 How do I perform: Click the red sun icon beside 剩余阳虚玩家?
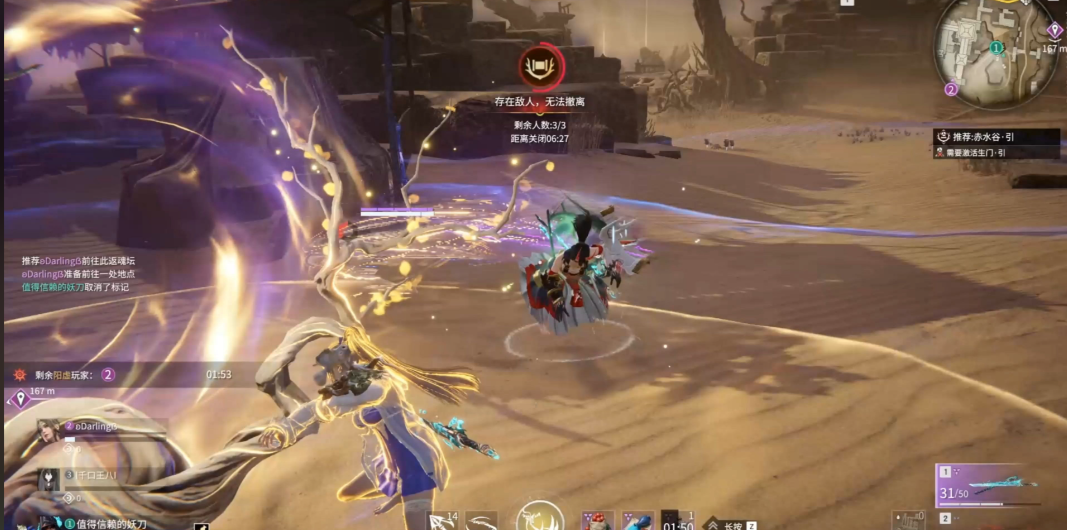19,375
